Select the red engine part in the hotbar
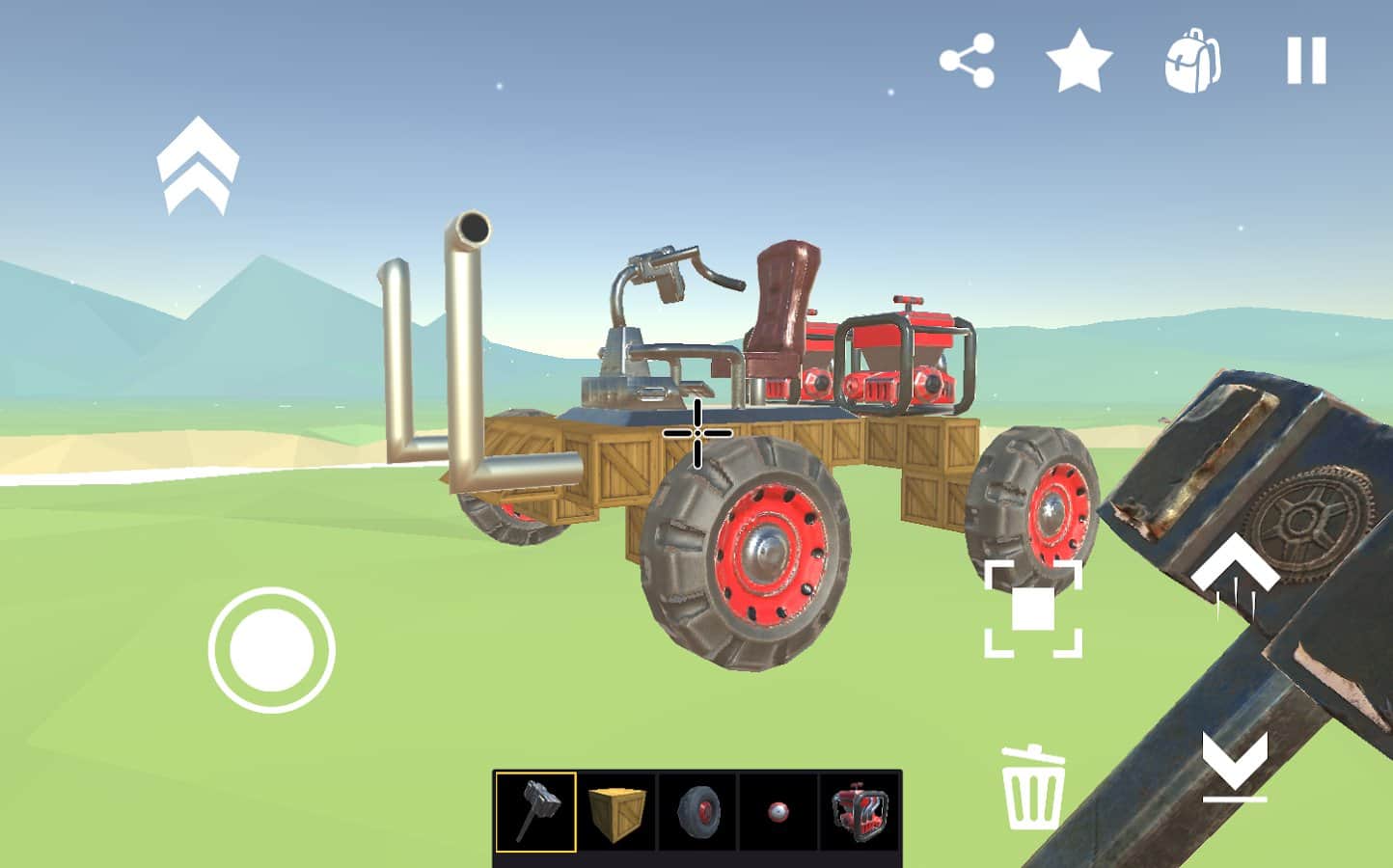Screen dimensions: 1393x868 pyautogui.click(x=861, y=812)
